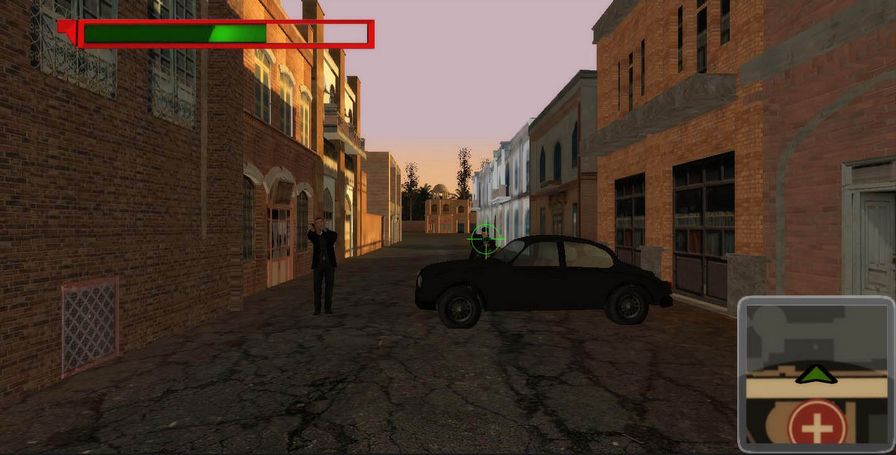
Task: Select the red cross marker on the minimap
Action: coord(817,427)
